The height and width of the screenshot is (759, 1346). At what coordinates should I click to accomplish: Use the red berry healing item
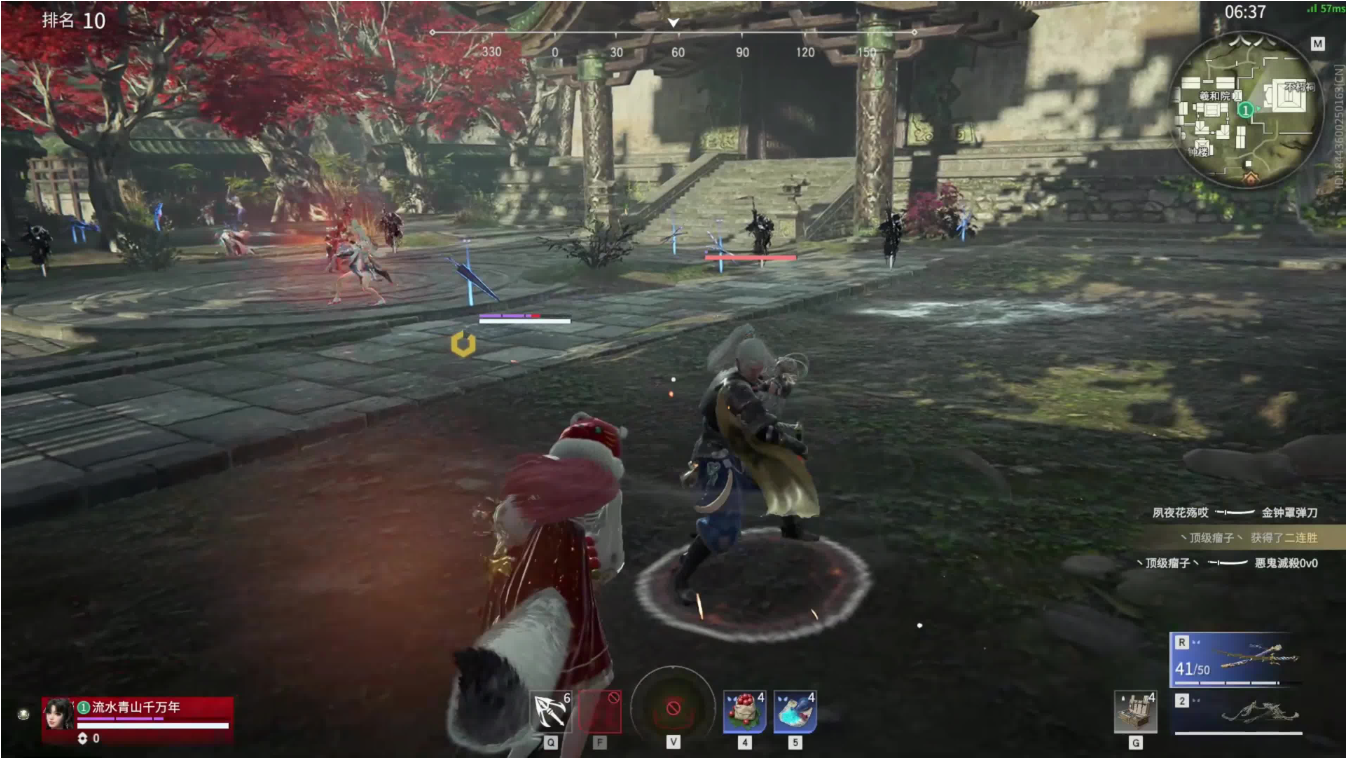(x=745, y=711)
